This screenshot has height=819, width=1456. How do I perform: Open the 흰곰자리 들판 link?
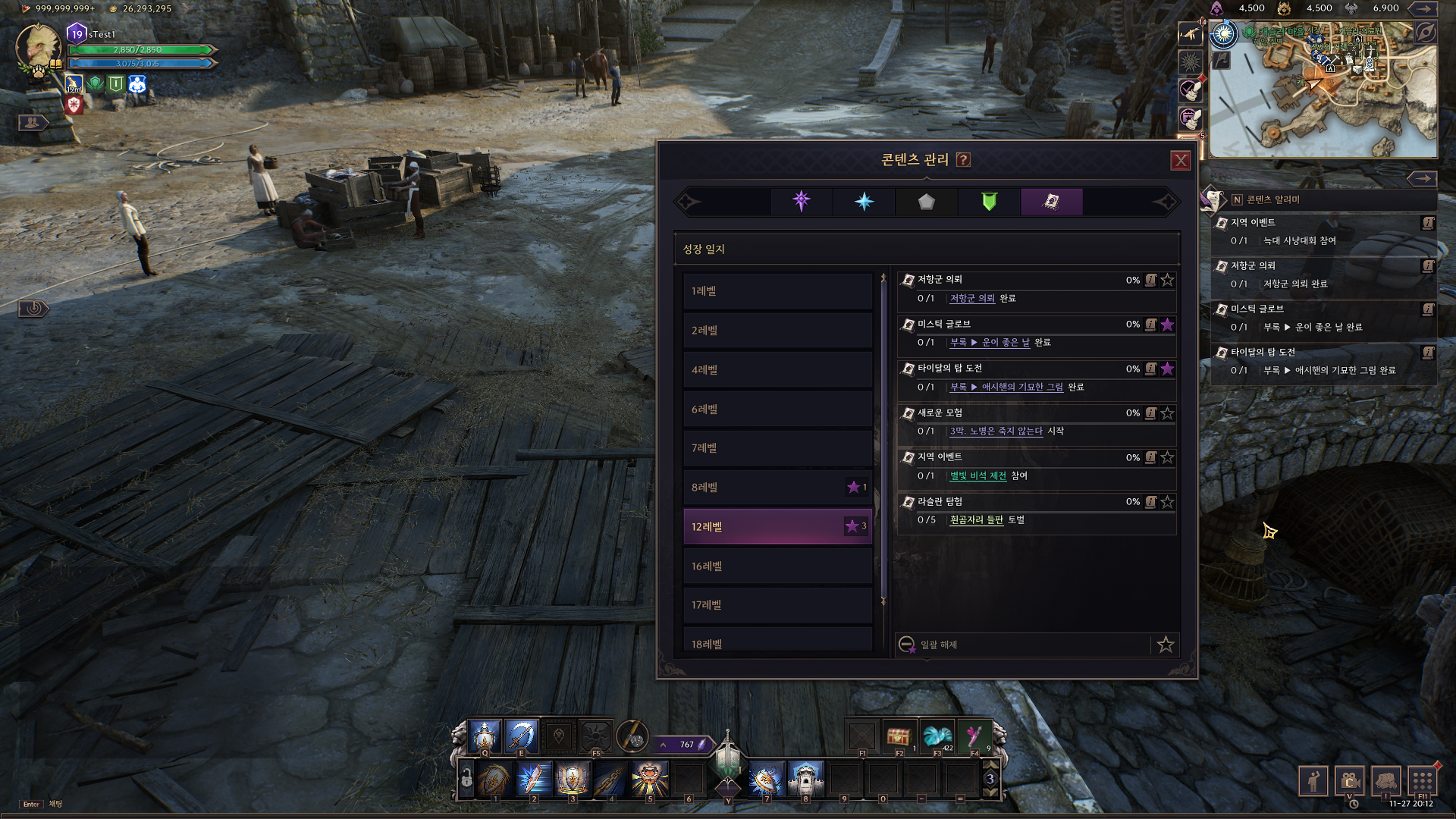(x=976, y=520)
